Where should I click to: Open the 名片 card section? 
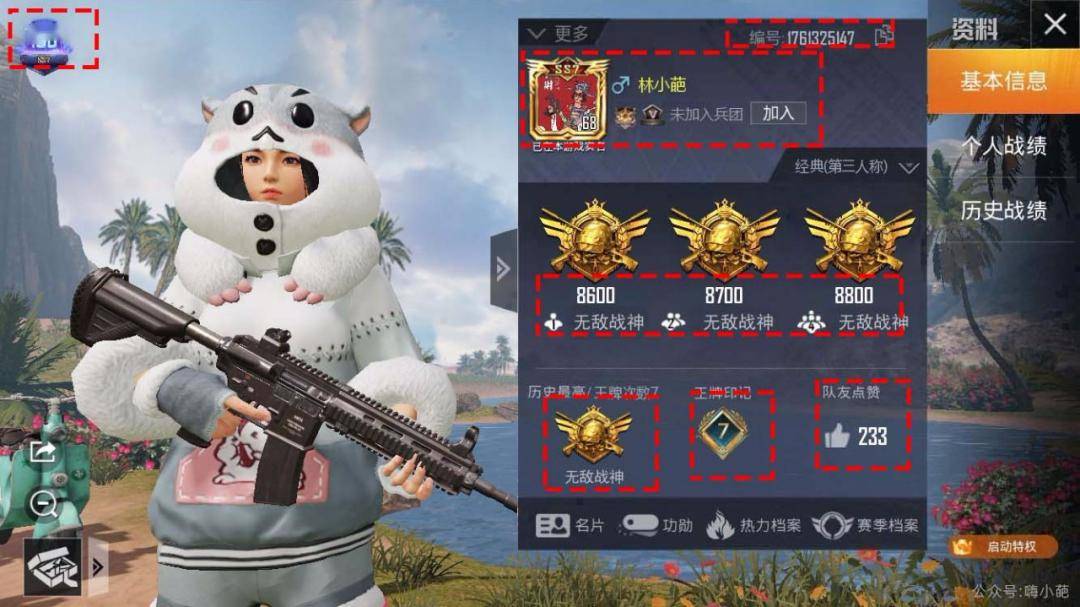coord(570,525)
